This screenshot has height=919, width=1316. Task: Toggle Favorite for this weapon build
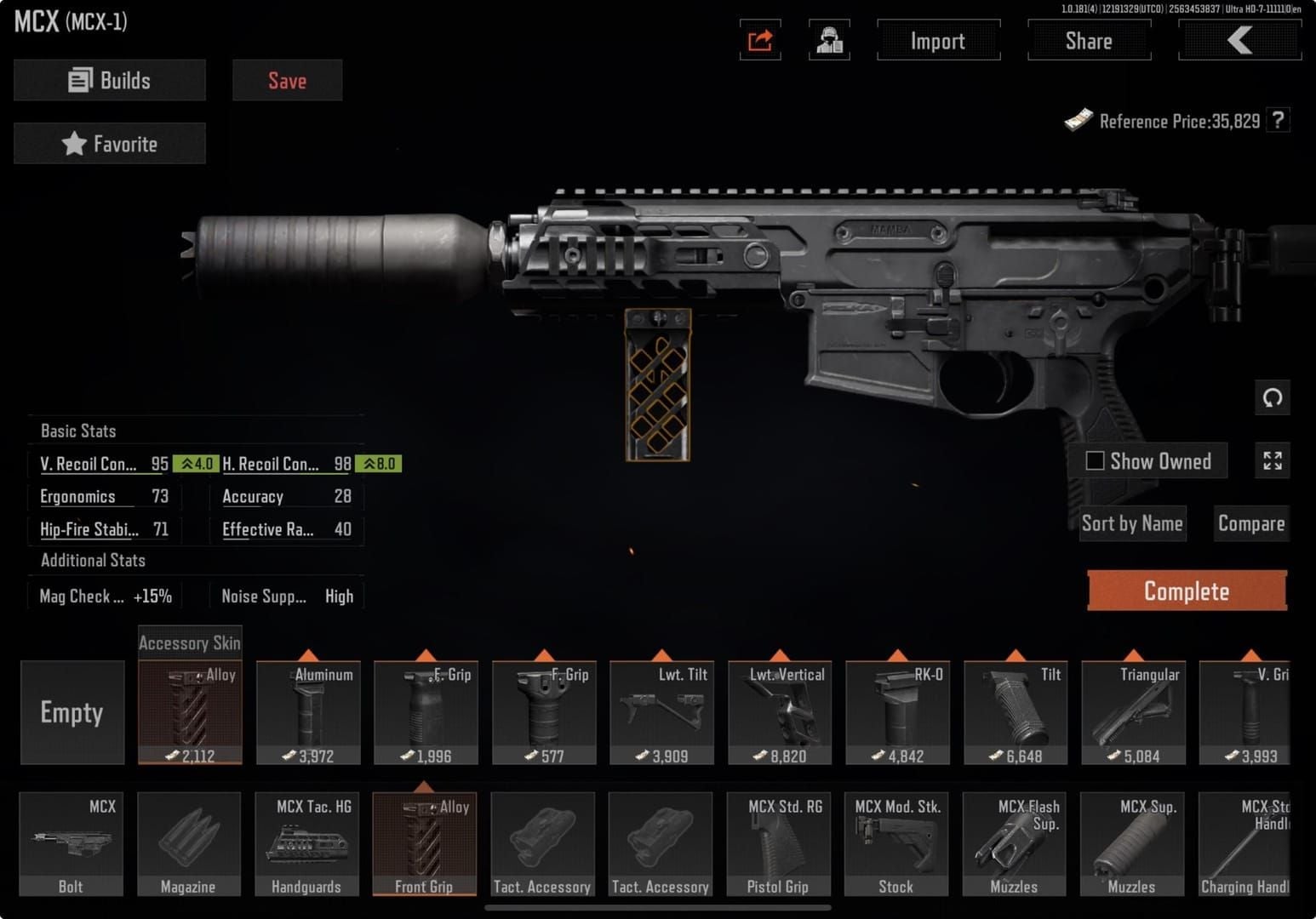(110, 143)
